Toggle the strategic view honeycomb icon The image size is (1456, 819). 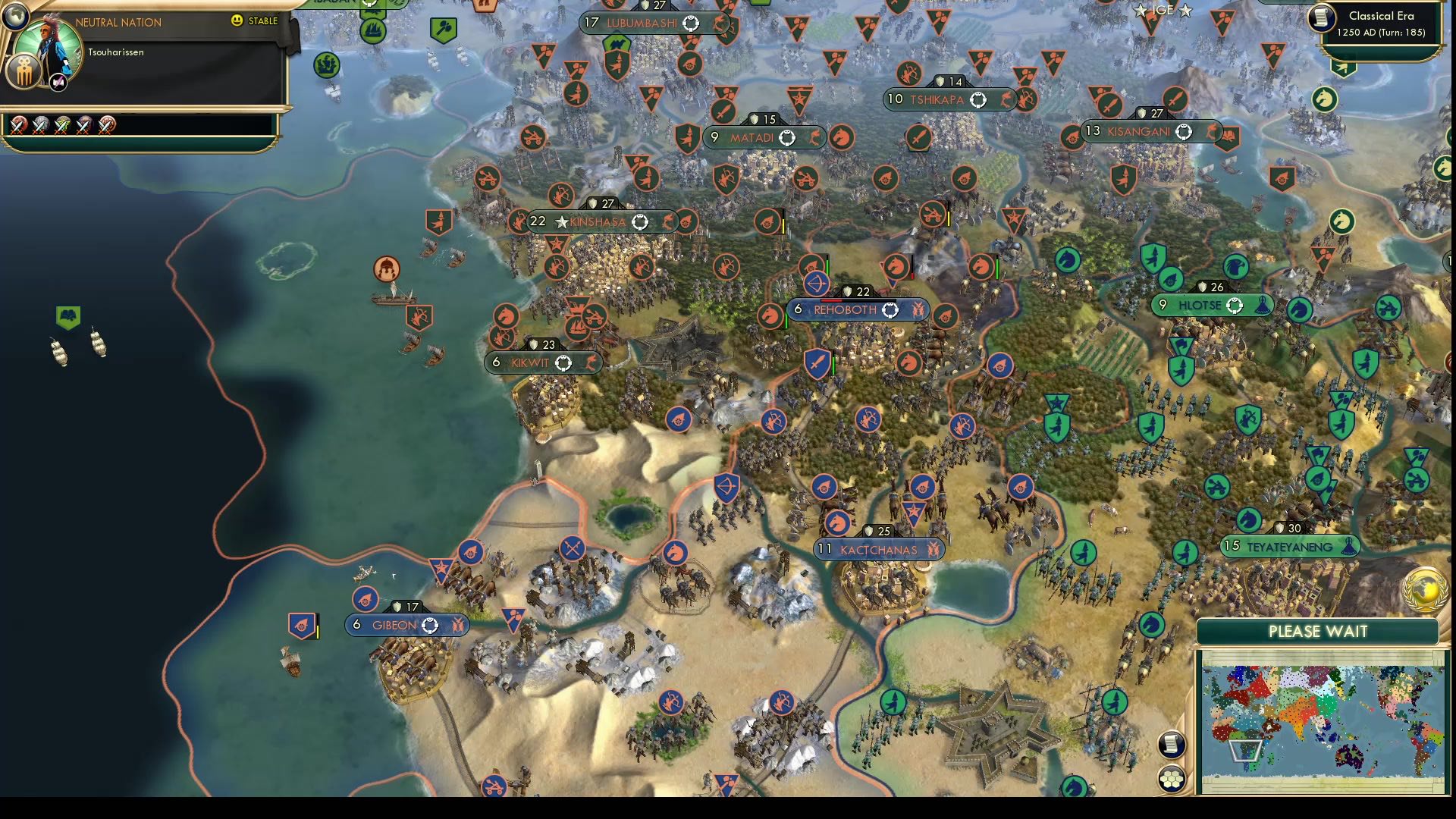click(x=1171, y=779)
